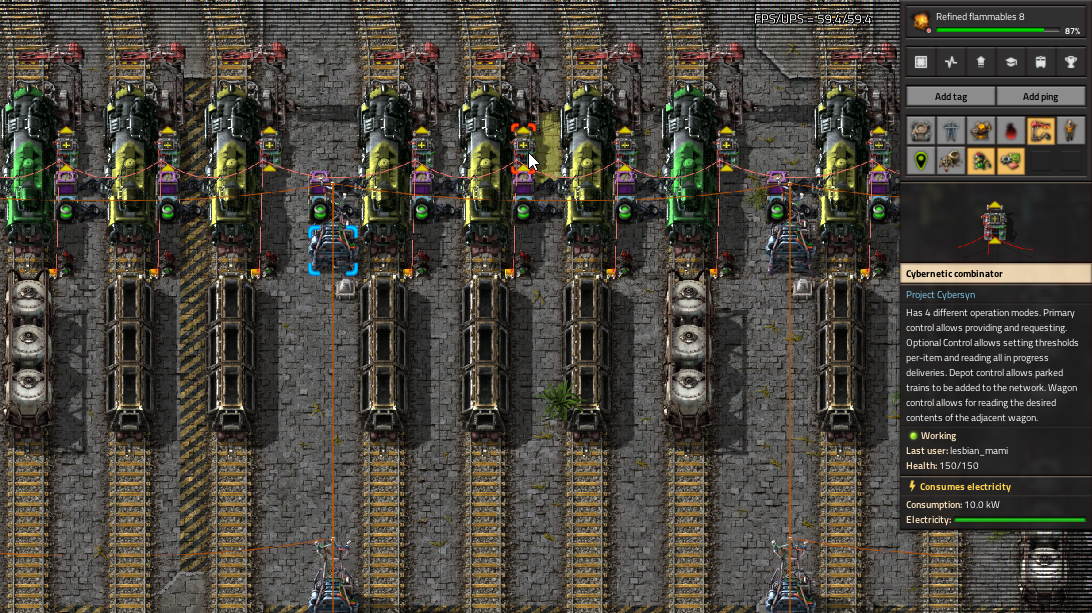Toggle the green map marker tags
This screenshot has width=1092, height=613.
[x=921, y=160]
